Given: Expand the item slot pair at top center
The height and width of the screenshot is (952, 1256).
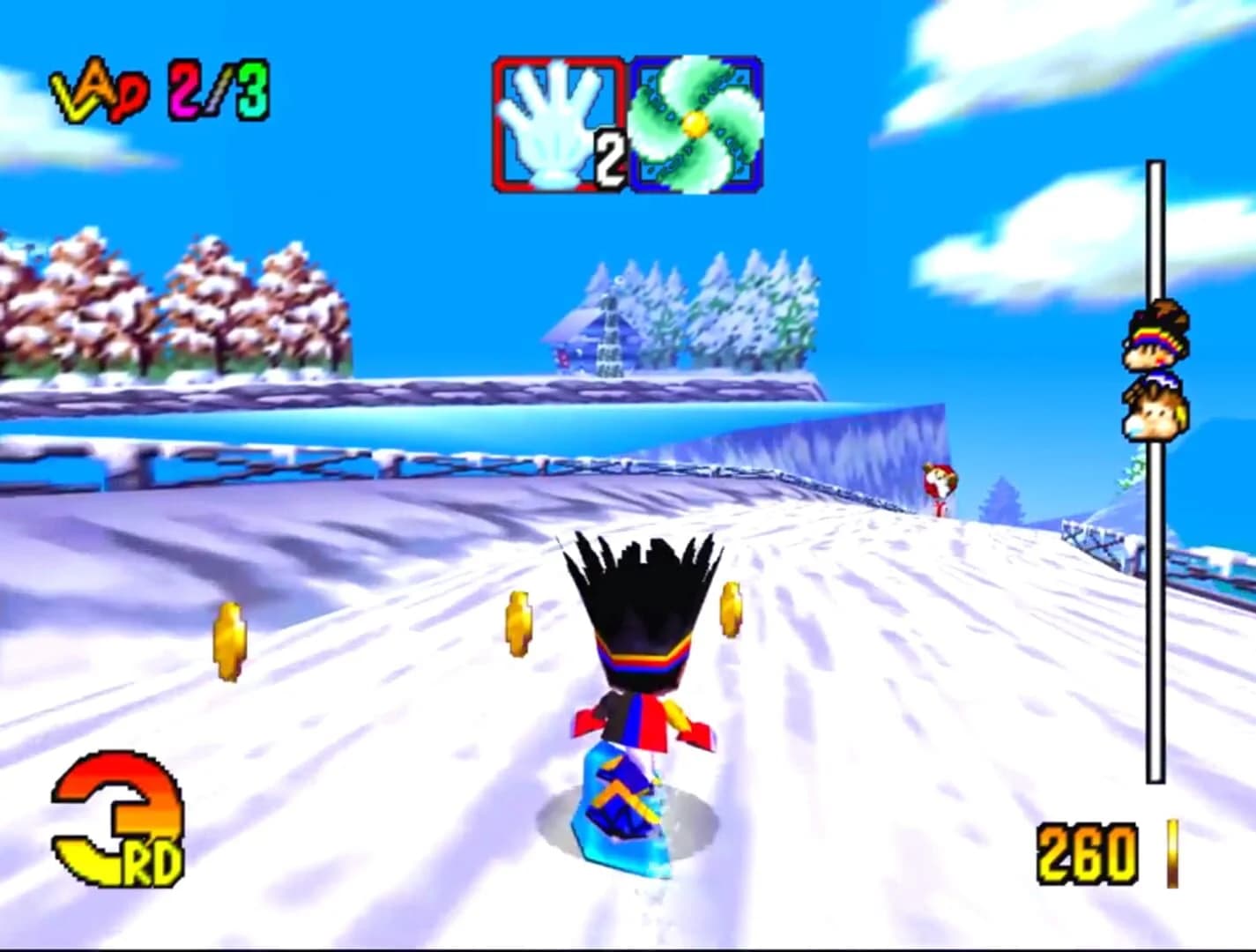Looking at the screenshot, I should coord(626,123).
